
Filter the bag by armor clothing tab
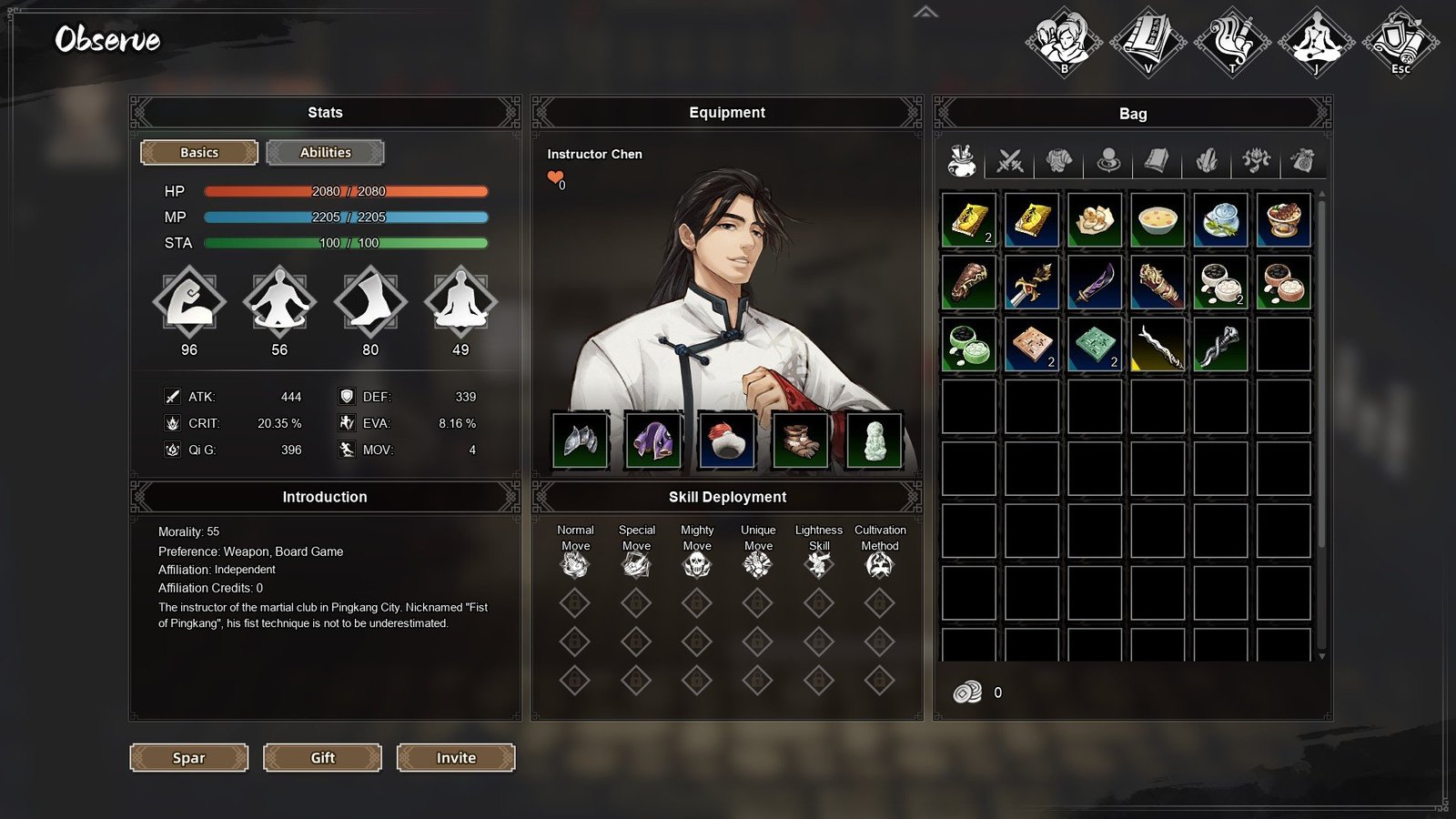coord(1058,161)
